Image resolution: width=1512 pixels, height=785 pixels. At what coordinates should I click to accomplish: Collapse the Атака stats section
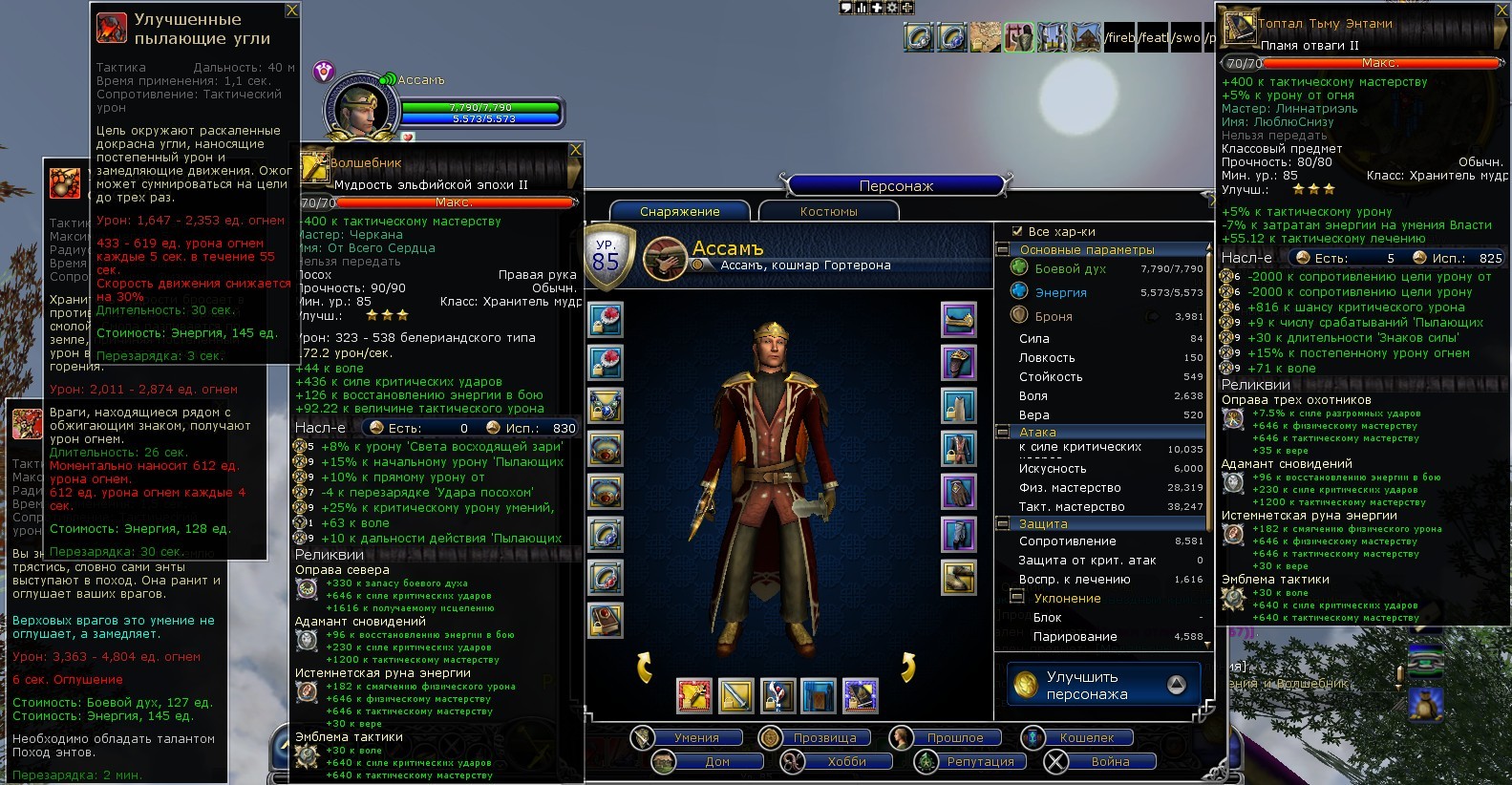coord(1003,432)
